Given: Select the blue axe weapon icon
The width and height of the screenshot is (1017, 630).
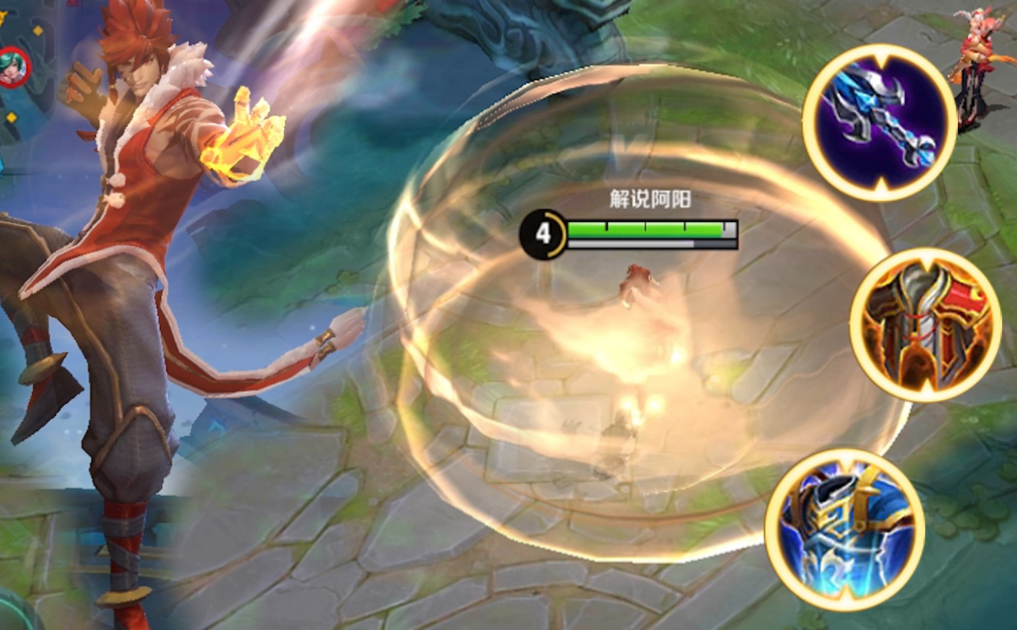Looking at the screenshot, I should pyautogui.click(x=879, y=122).
